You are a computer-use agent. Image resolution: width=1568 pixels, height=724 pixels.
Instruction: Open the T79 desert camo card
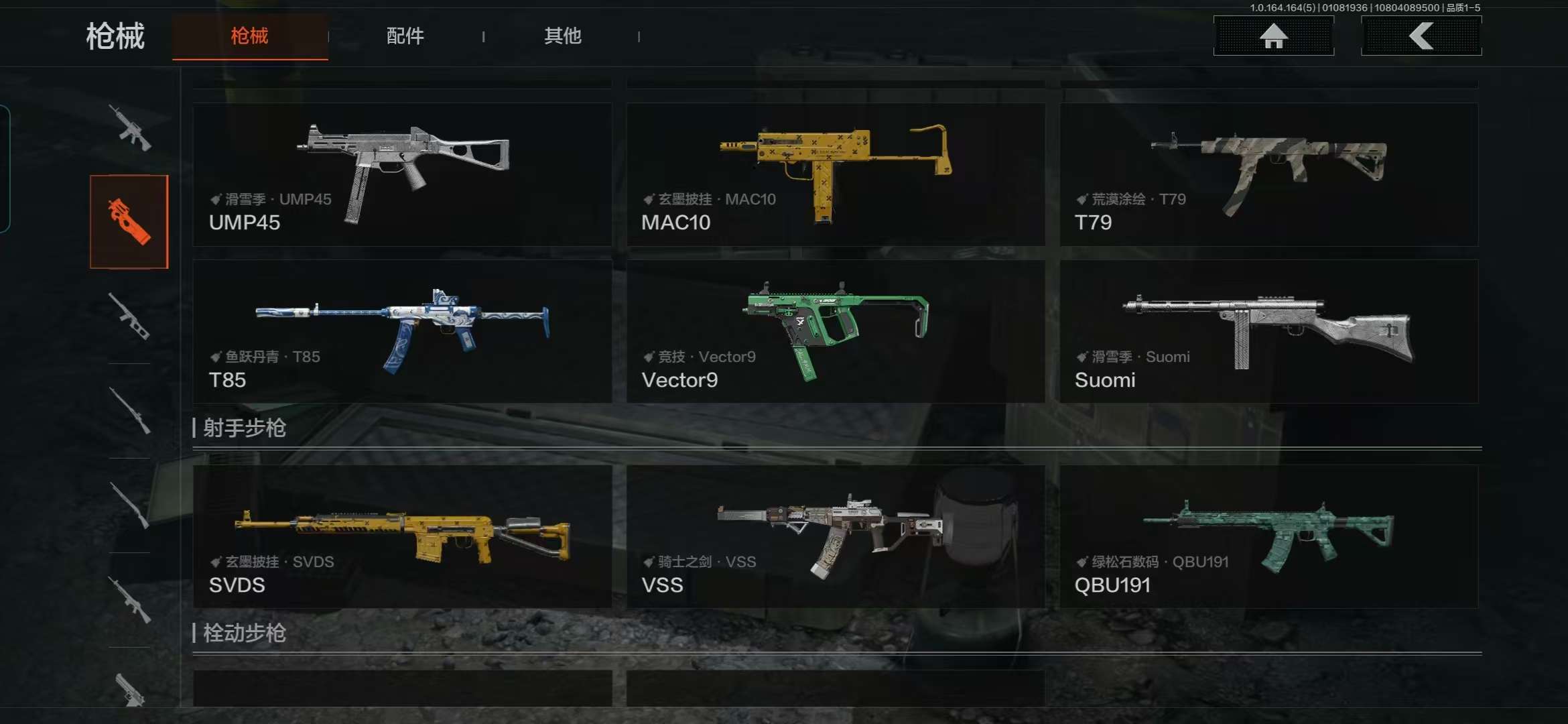point(1268,174)
